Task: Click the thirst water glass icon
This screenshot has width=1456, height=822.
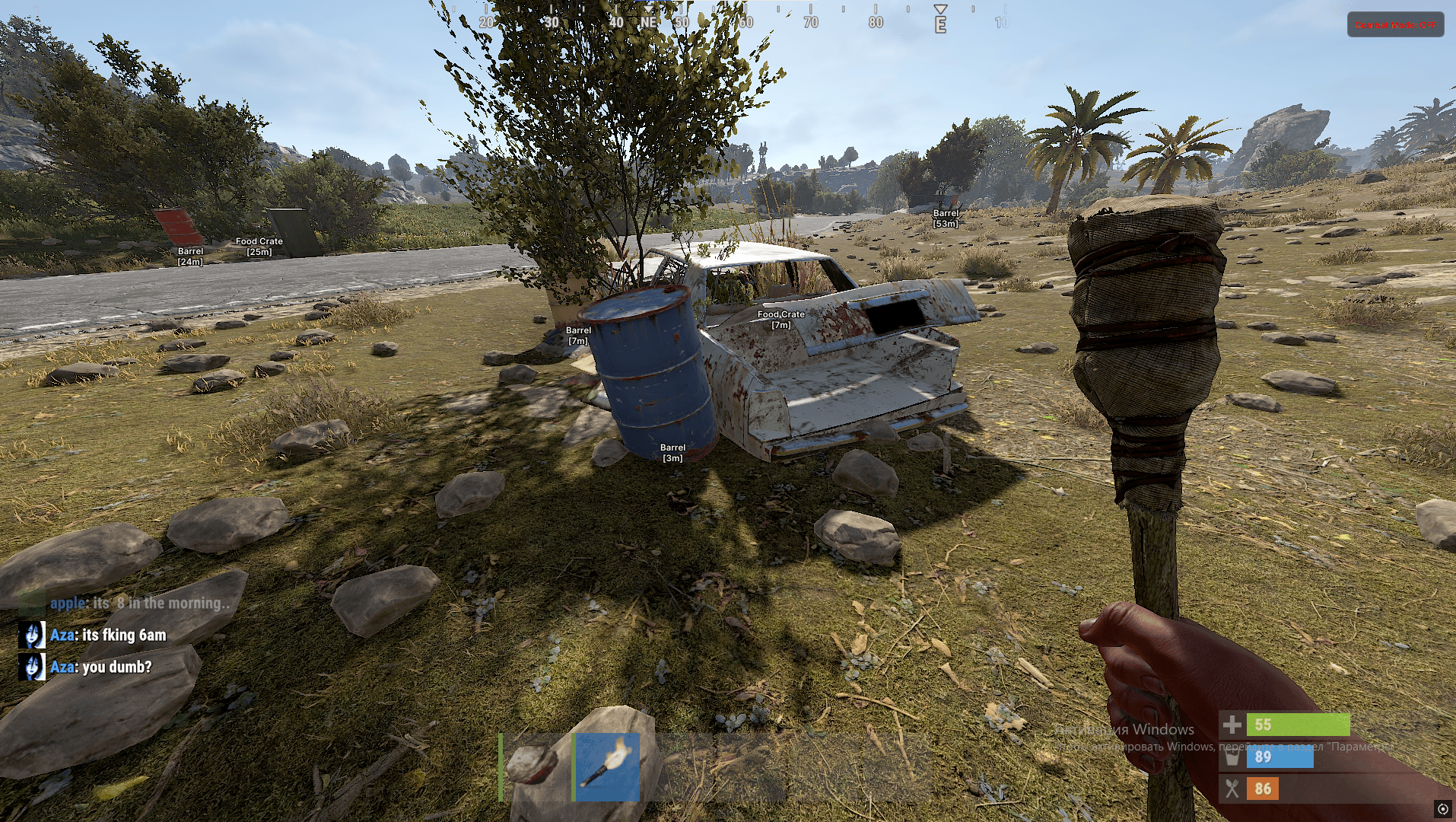Action: point(1233,757)
